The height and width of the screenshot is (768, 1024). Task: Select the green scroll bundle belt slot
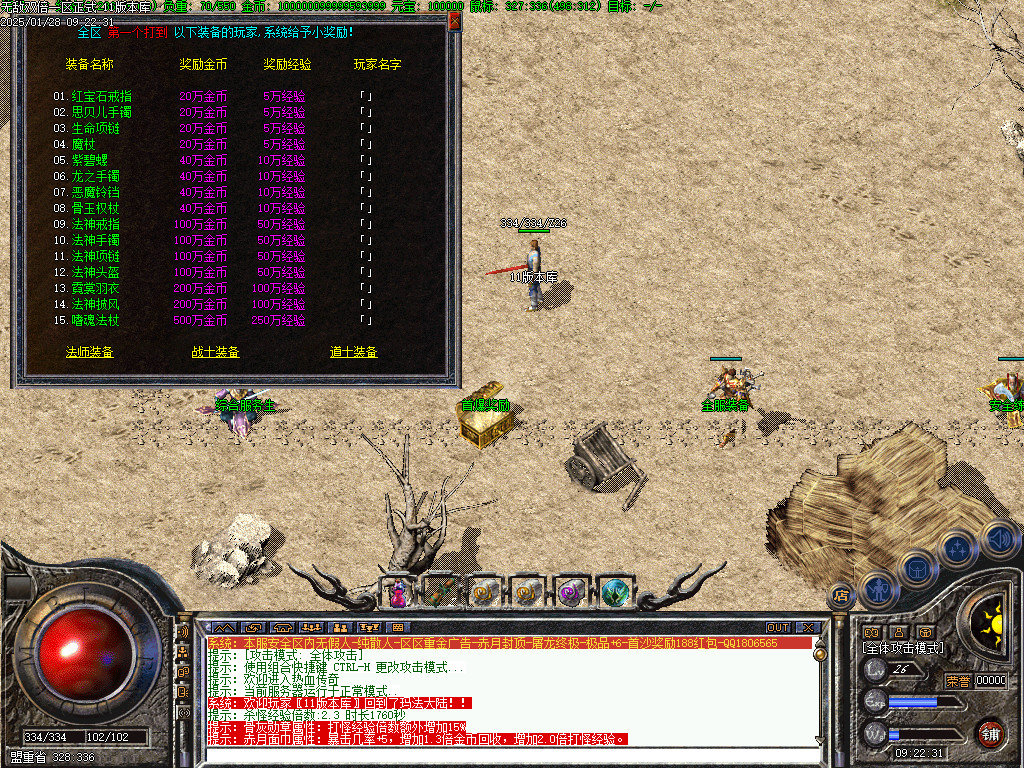click(441, 593)
